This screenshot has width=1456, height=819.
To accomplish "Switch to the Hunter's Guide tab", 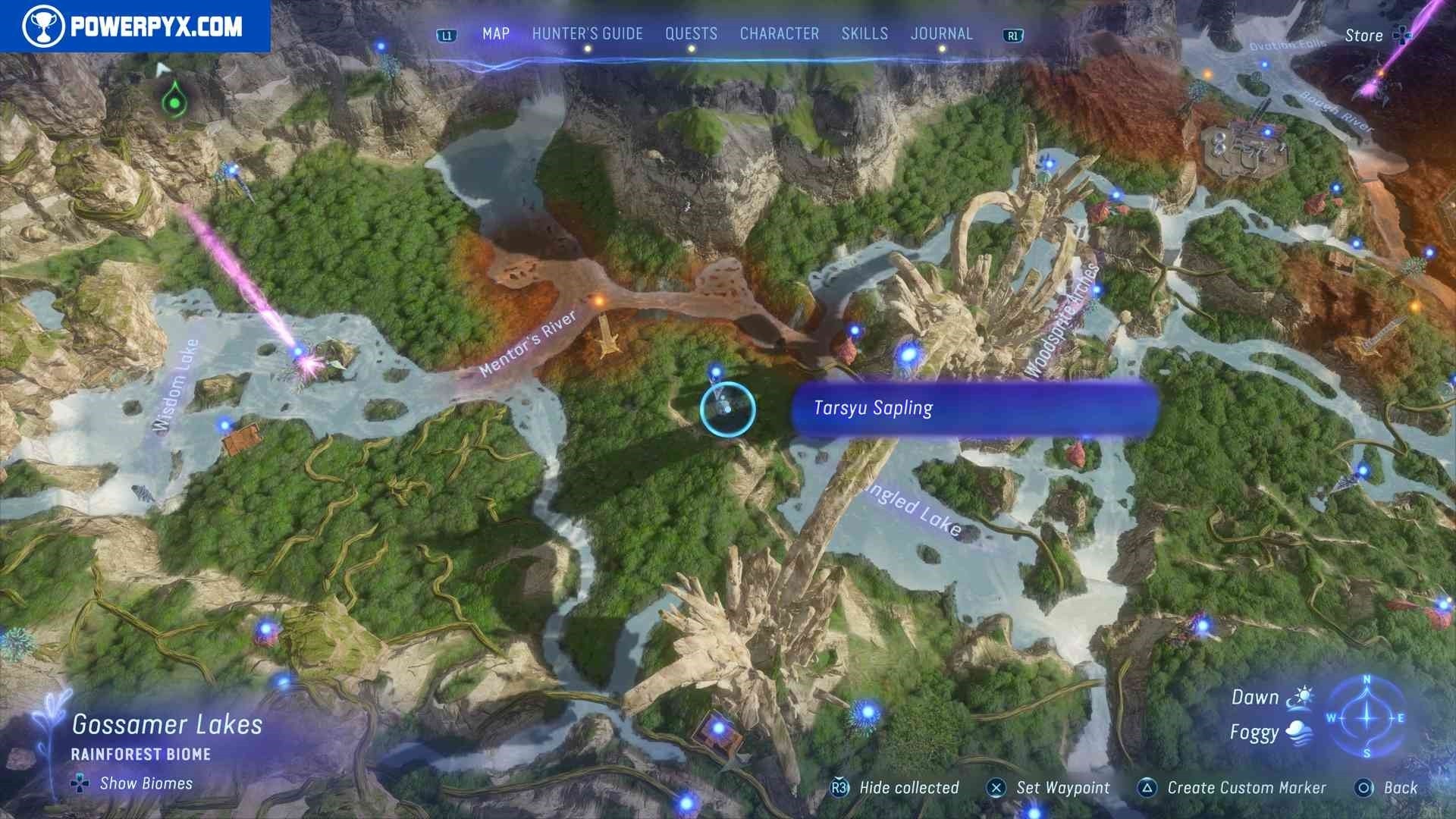I will (587, 34).
